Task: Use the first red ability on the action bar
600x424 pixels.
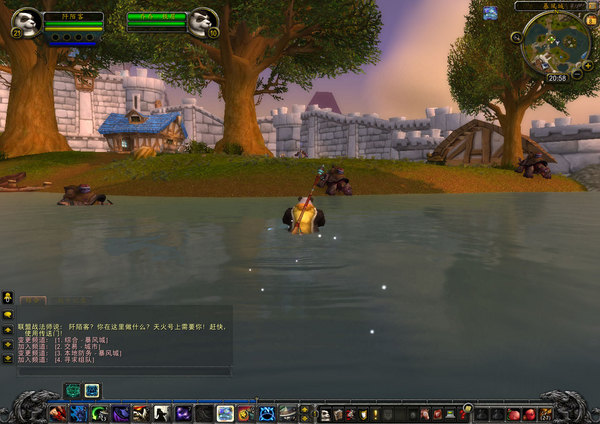Action: coord(57,413)
